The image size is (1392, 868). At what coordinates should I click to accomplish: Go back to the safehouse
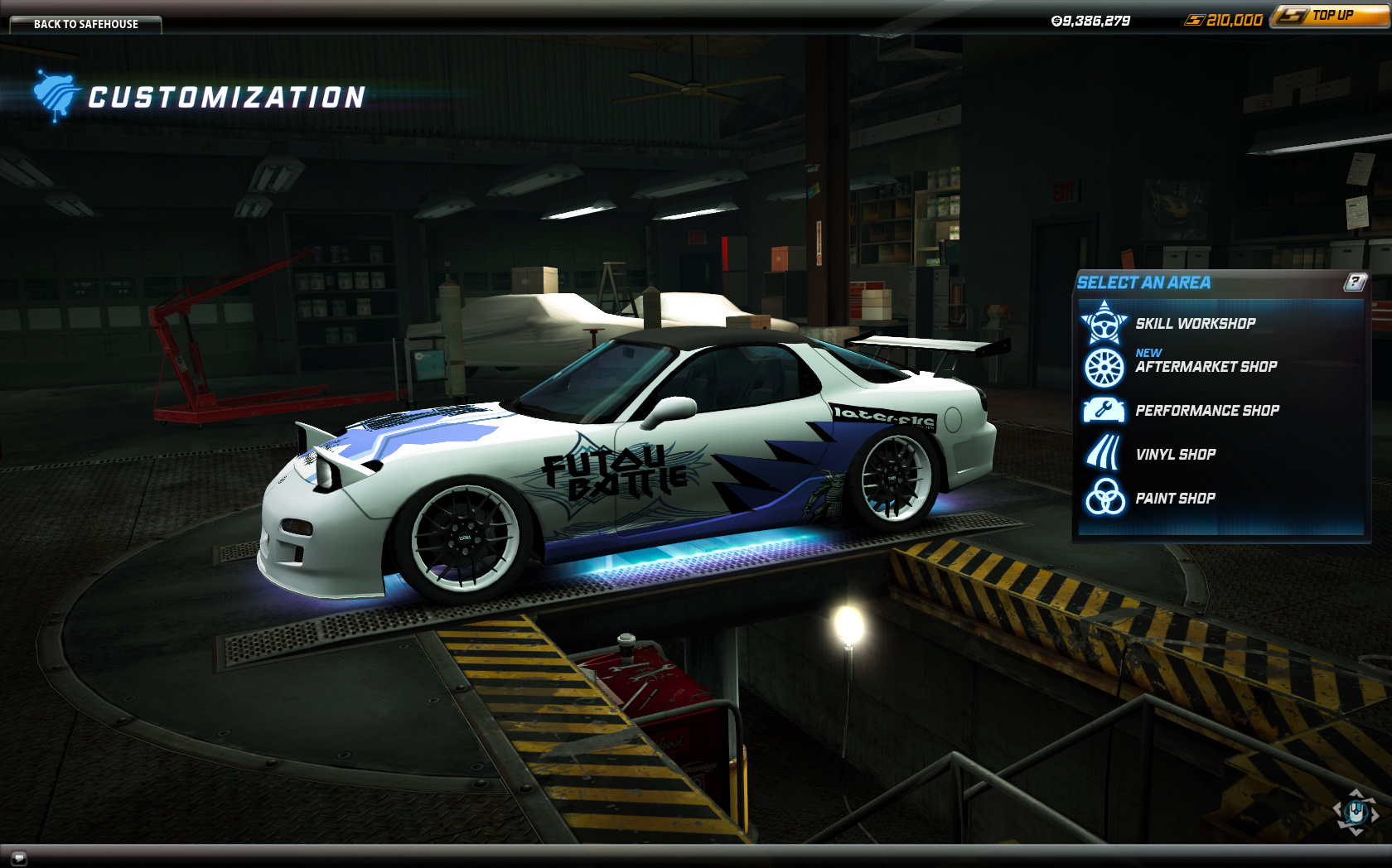click(85, 24)
